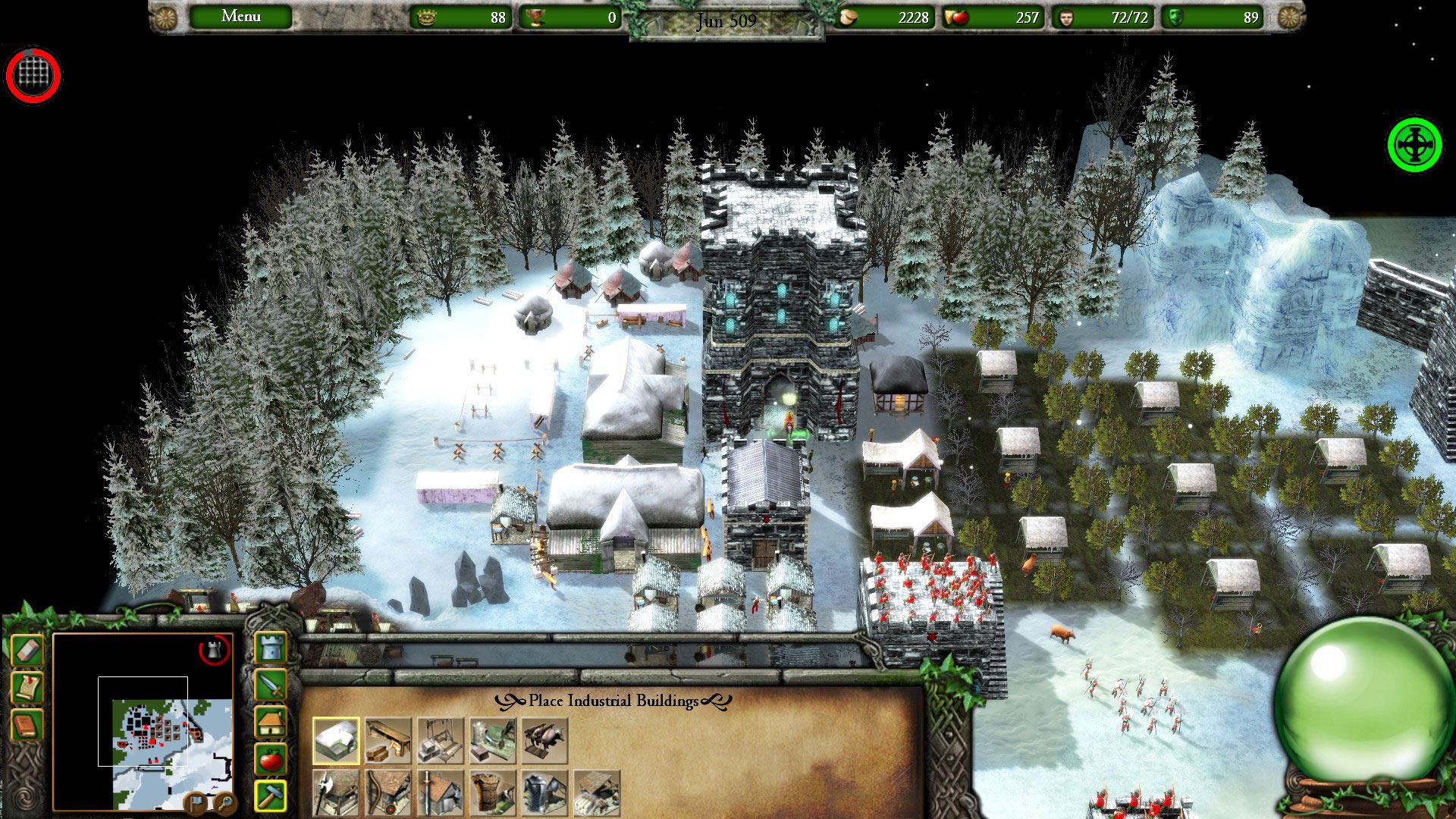
Task: Open the scroll objectives button
Action: pyautogui.click(x=27, y=688)
